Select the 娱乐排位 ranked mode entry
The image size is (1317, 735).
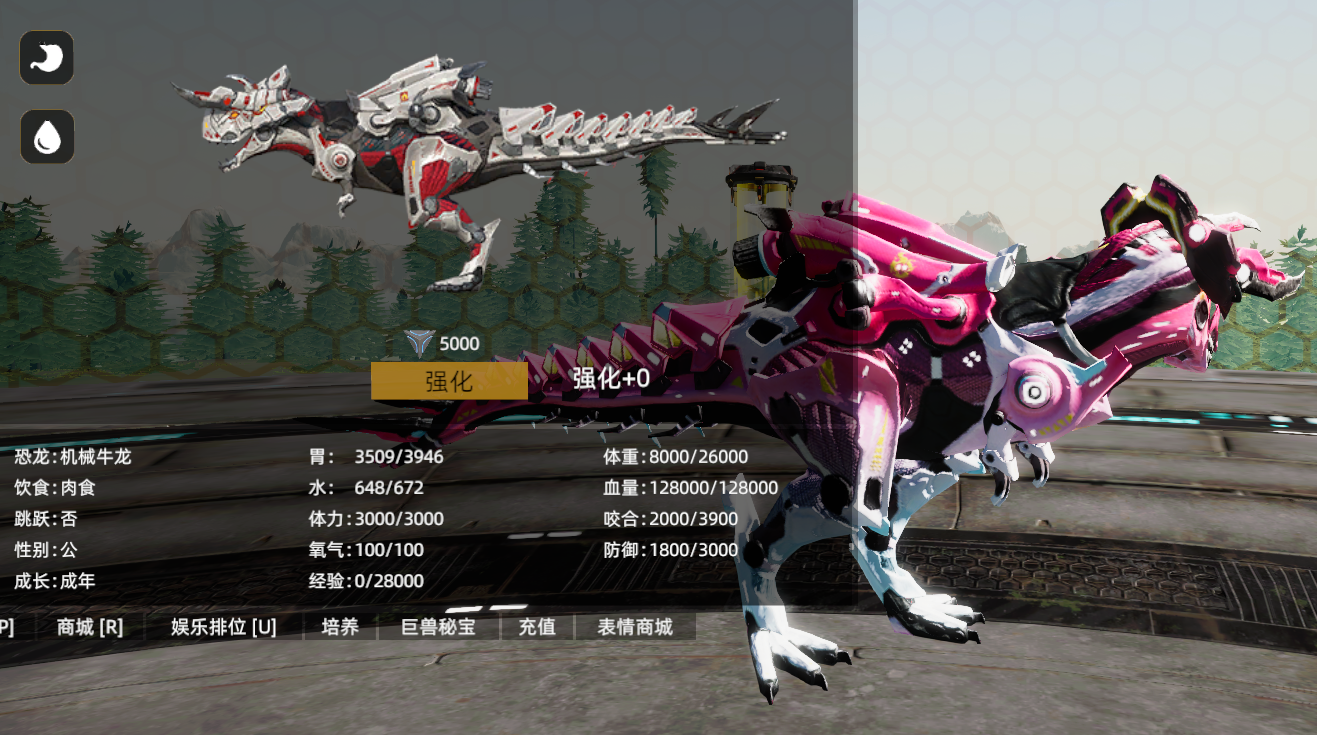pos(224,627)
